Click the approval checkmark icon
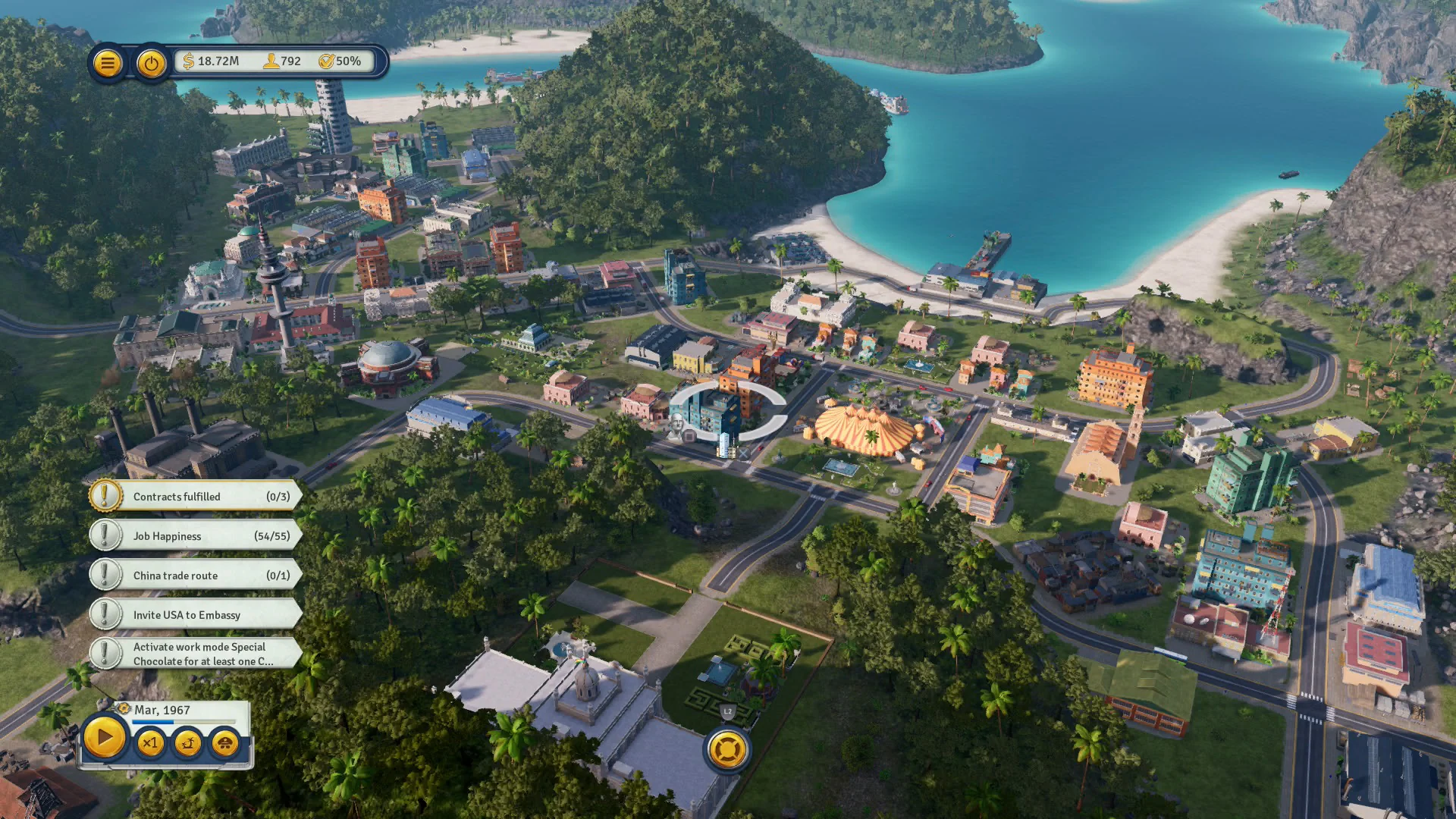Image resolution: width=1456 pixels, height=819 pixels. coord(327,61)
